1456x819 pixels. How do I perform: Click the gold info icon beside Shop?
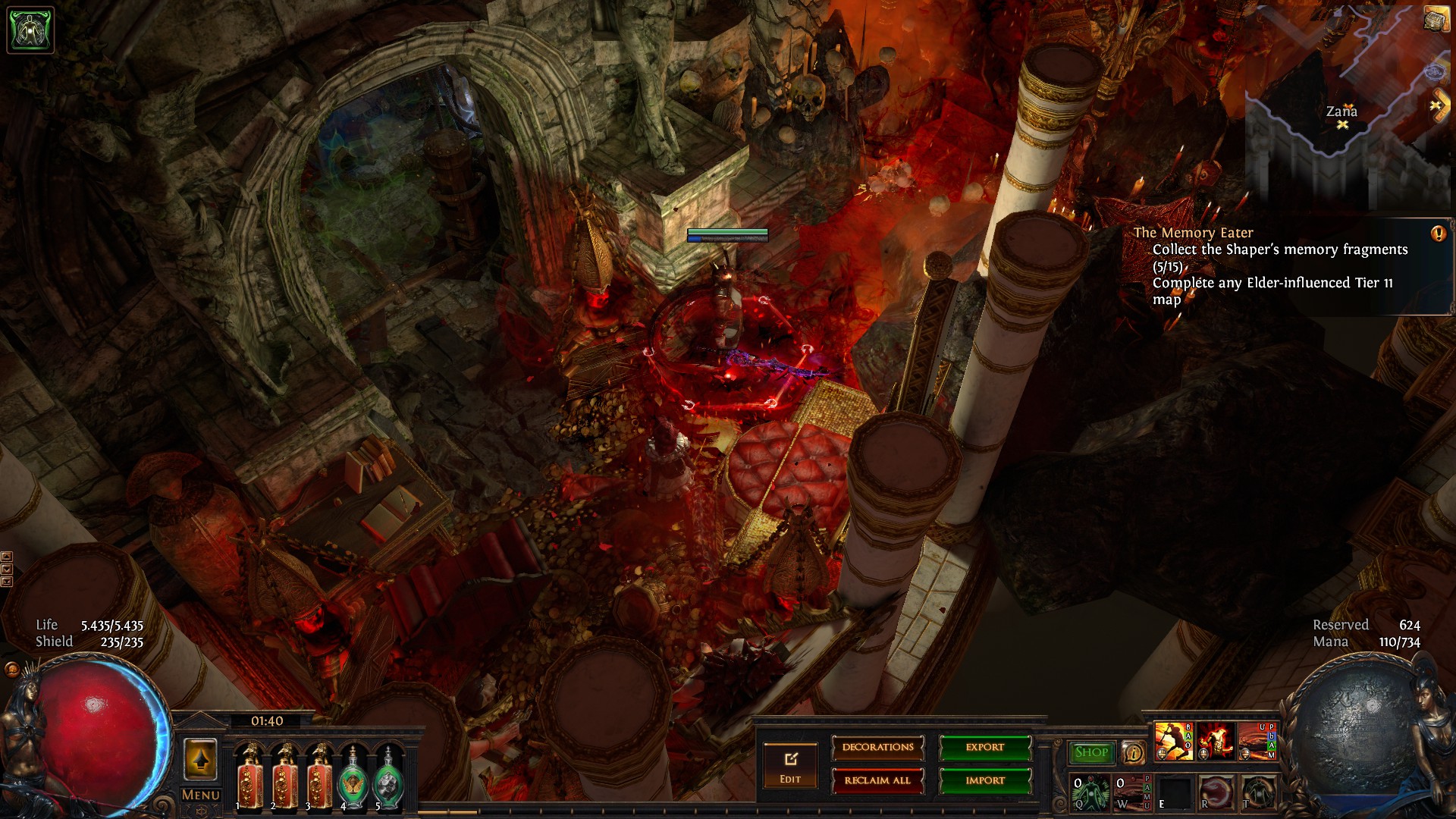tap(1134, 752)
